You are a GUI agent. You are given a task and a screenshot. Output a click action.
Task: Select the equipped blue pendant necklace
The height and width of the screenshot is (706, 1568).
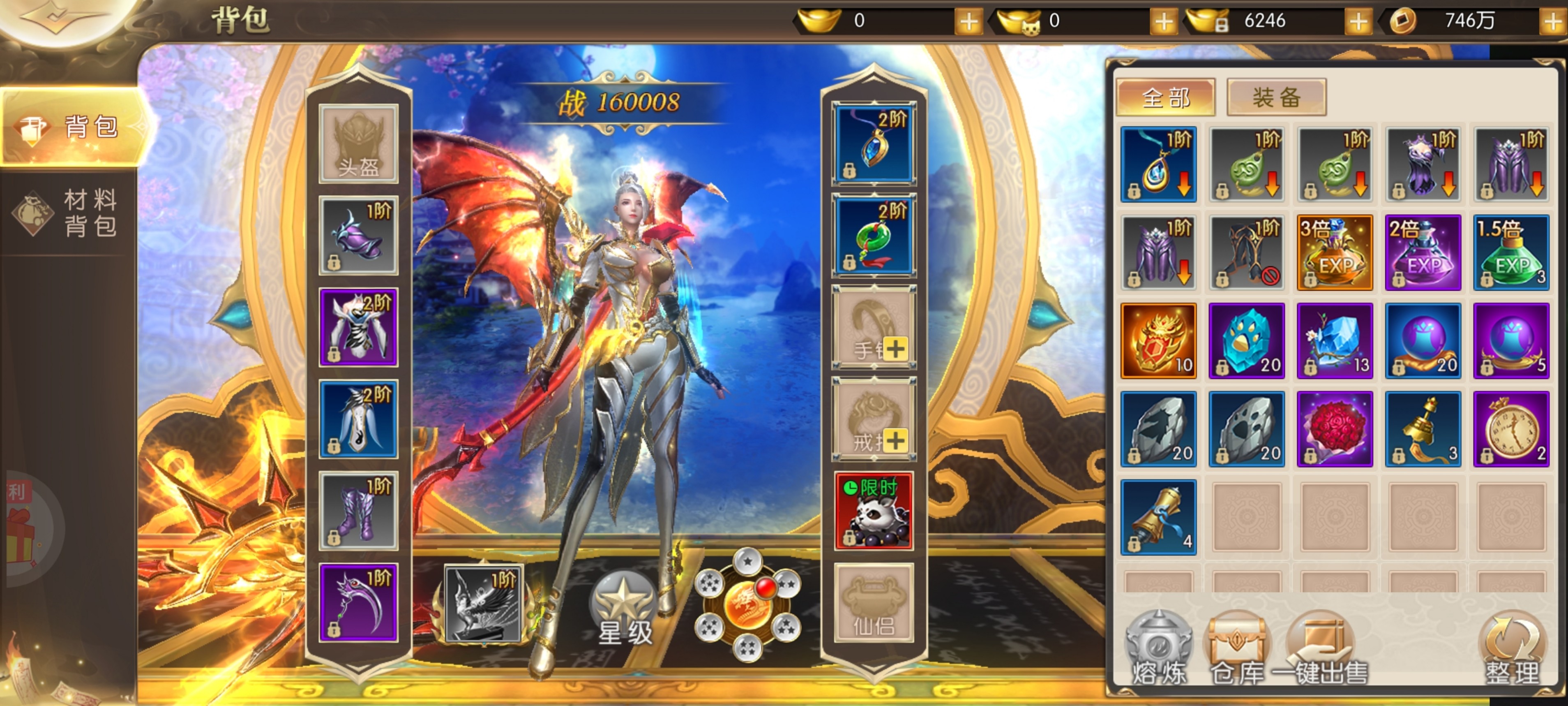click(x=874, y=144)
